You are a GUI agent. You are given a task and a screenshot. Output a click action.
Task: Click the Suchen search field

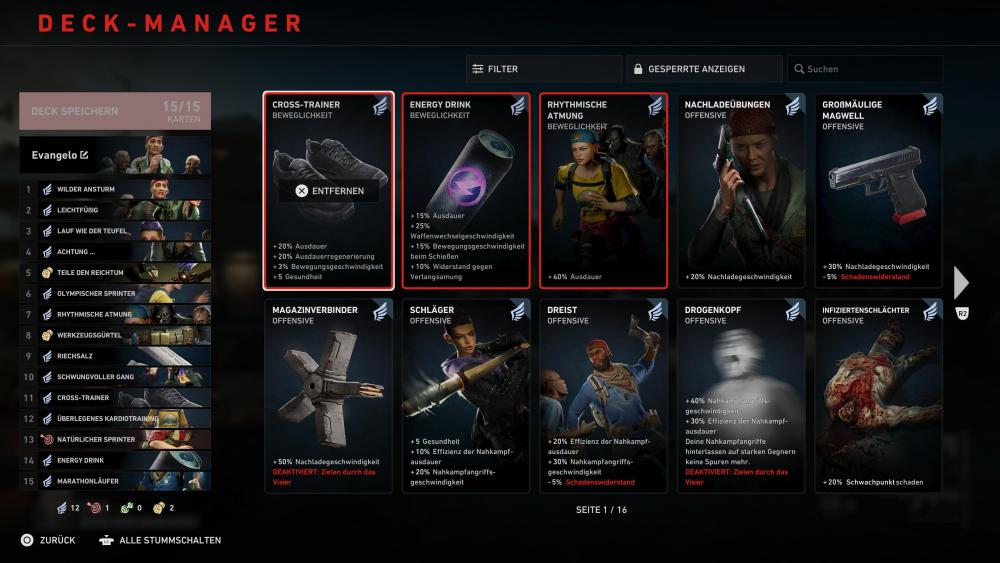pyautogui.click(x=864, y=69)
